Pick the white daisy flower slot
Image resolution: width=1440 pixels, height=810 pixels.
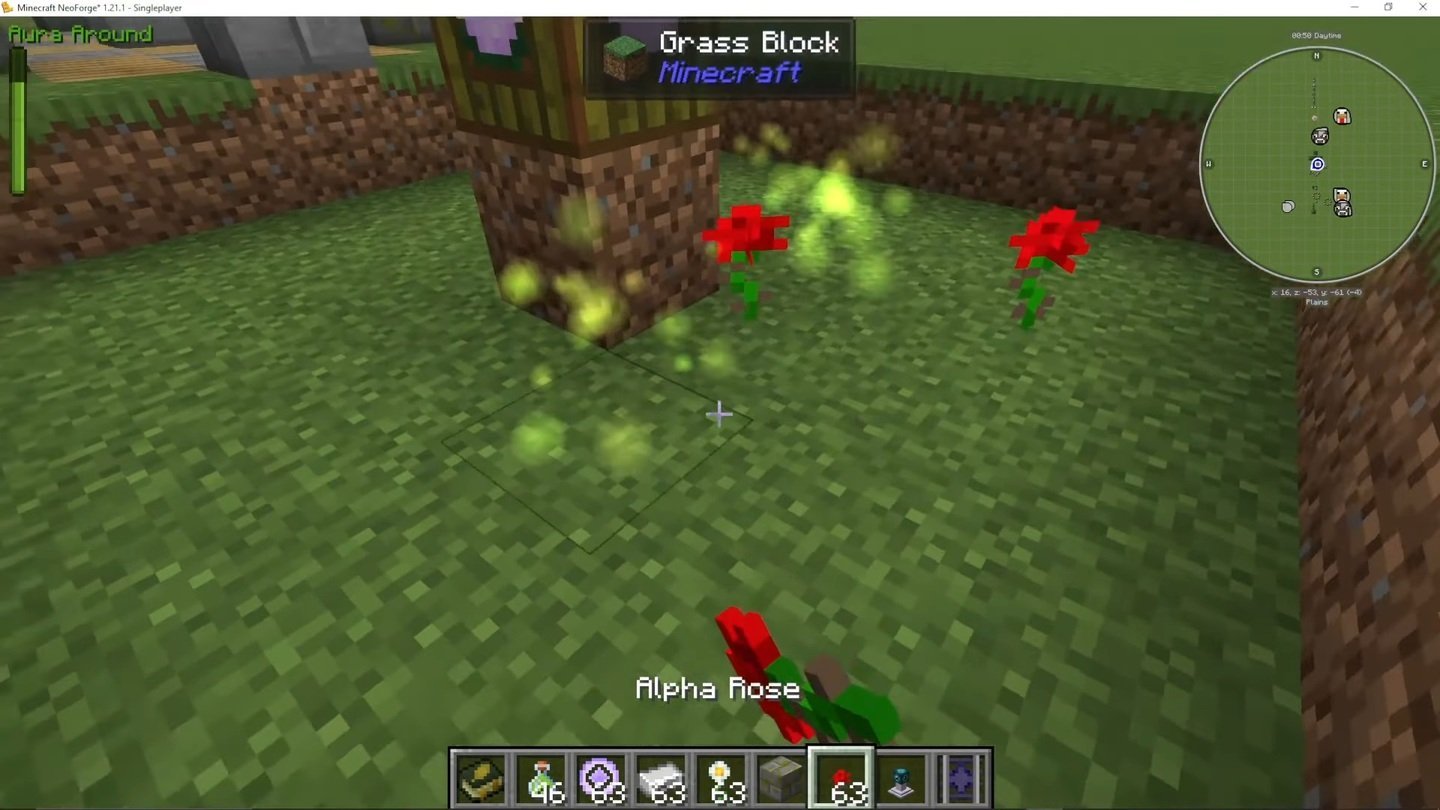tap(721, 778)
